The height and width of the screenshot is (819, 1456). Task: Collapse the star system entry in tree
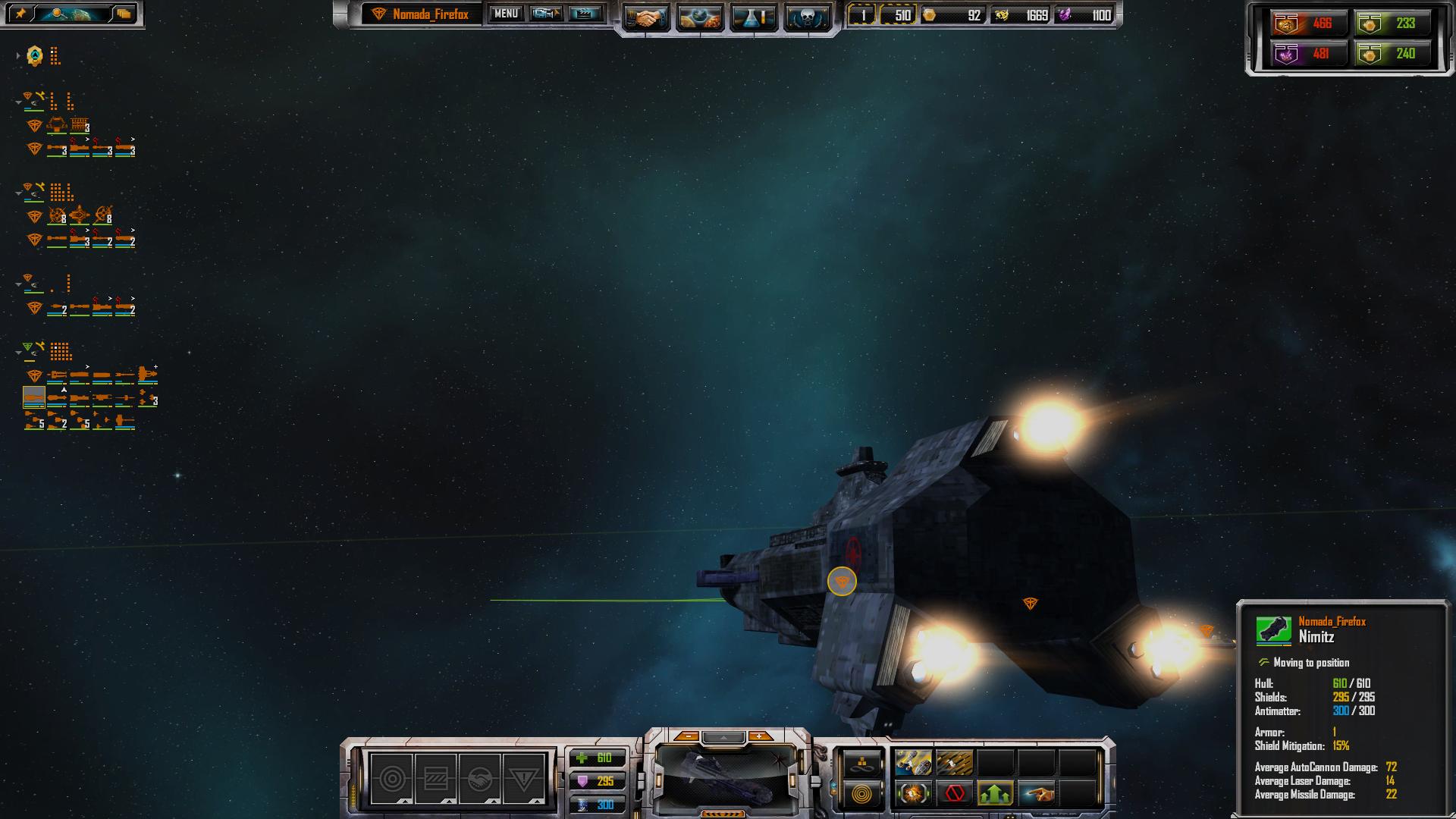coord(18,55)
